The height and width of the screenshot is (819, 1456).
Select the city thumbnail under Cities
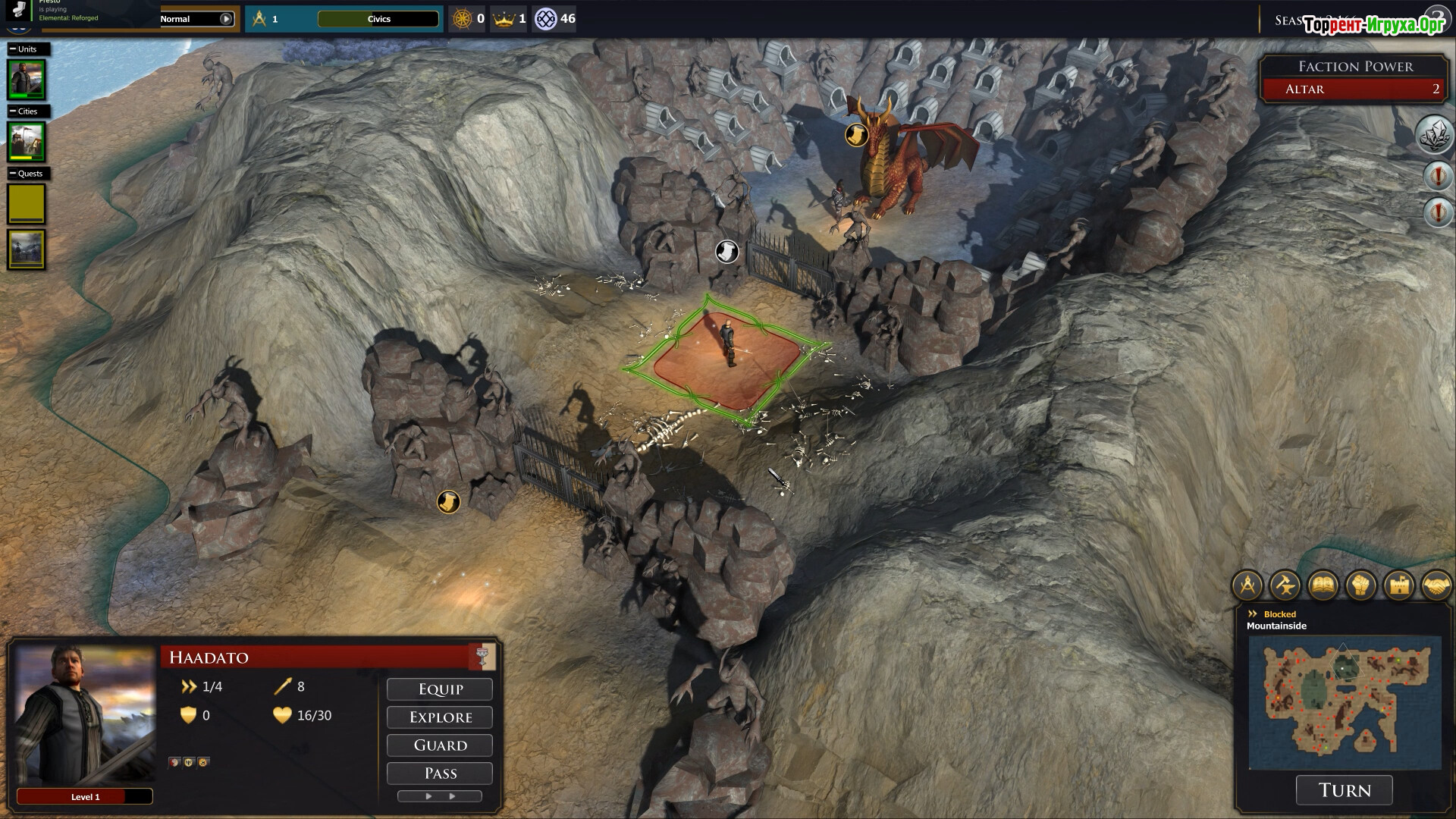coord(27,141)
